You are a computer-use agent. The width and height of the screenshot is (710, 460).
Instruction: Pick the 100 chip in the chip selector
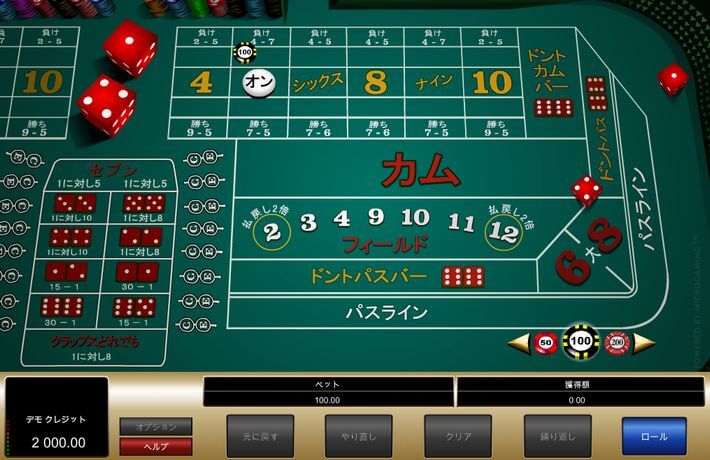coord(581,342)
